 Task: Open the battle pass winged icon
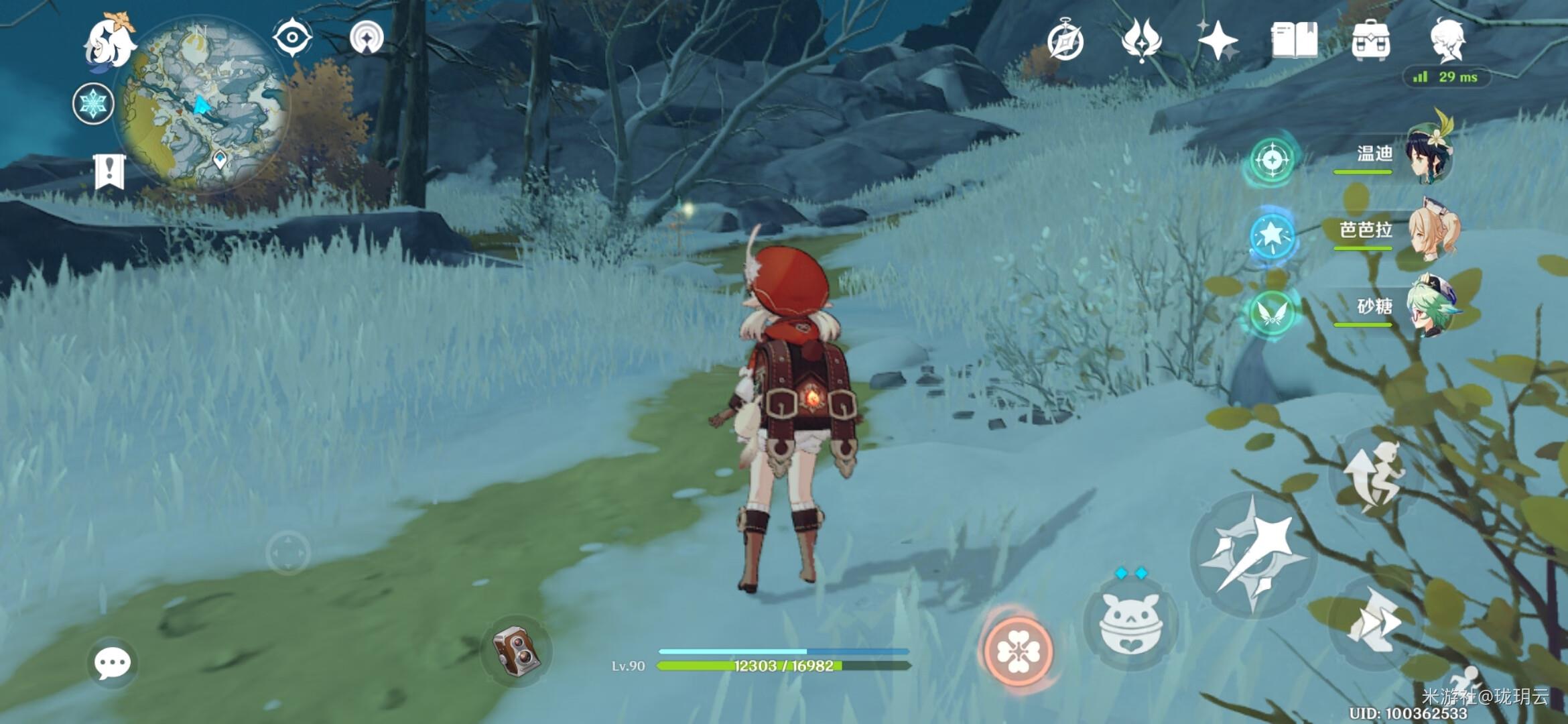pyautogui.click(x=1141, y=40)
